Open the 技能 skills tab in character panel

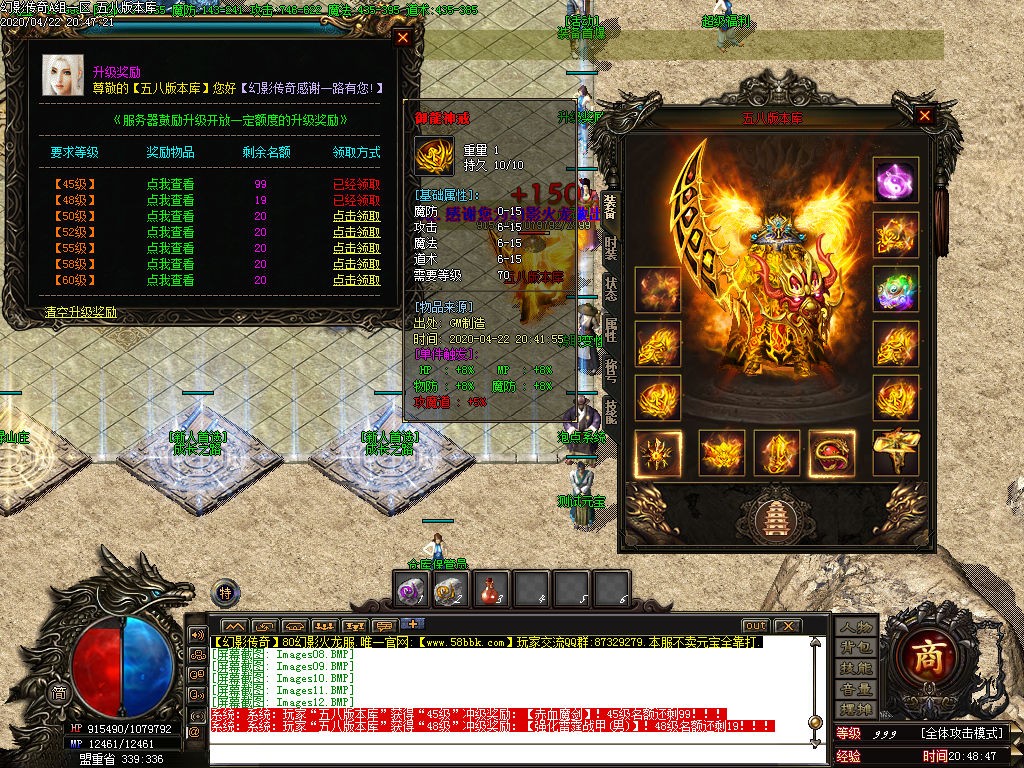click(x=610, y=412)
